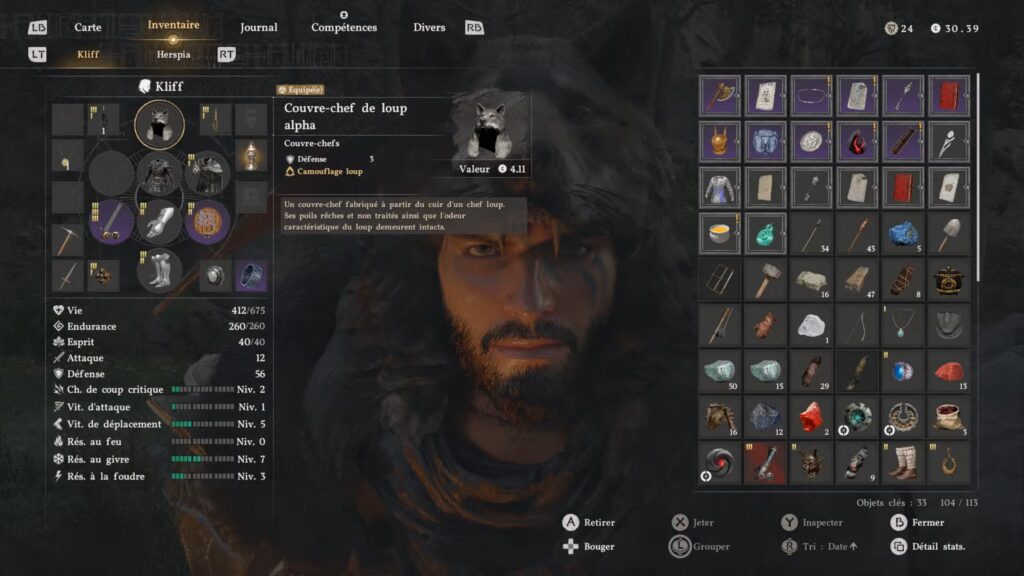Open the Carte tab
1024x576 pixels.
[88, 27]
